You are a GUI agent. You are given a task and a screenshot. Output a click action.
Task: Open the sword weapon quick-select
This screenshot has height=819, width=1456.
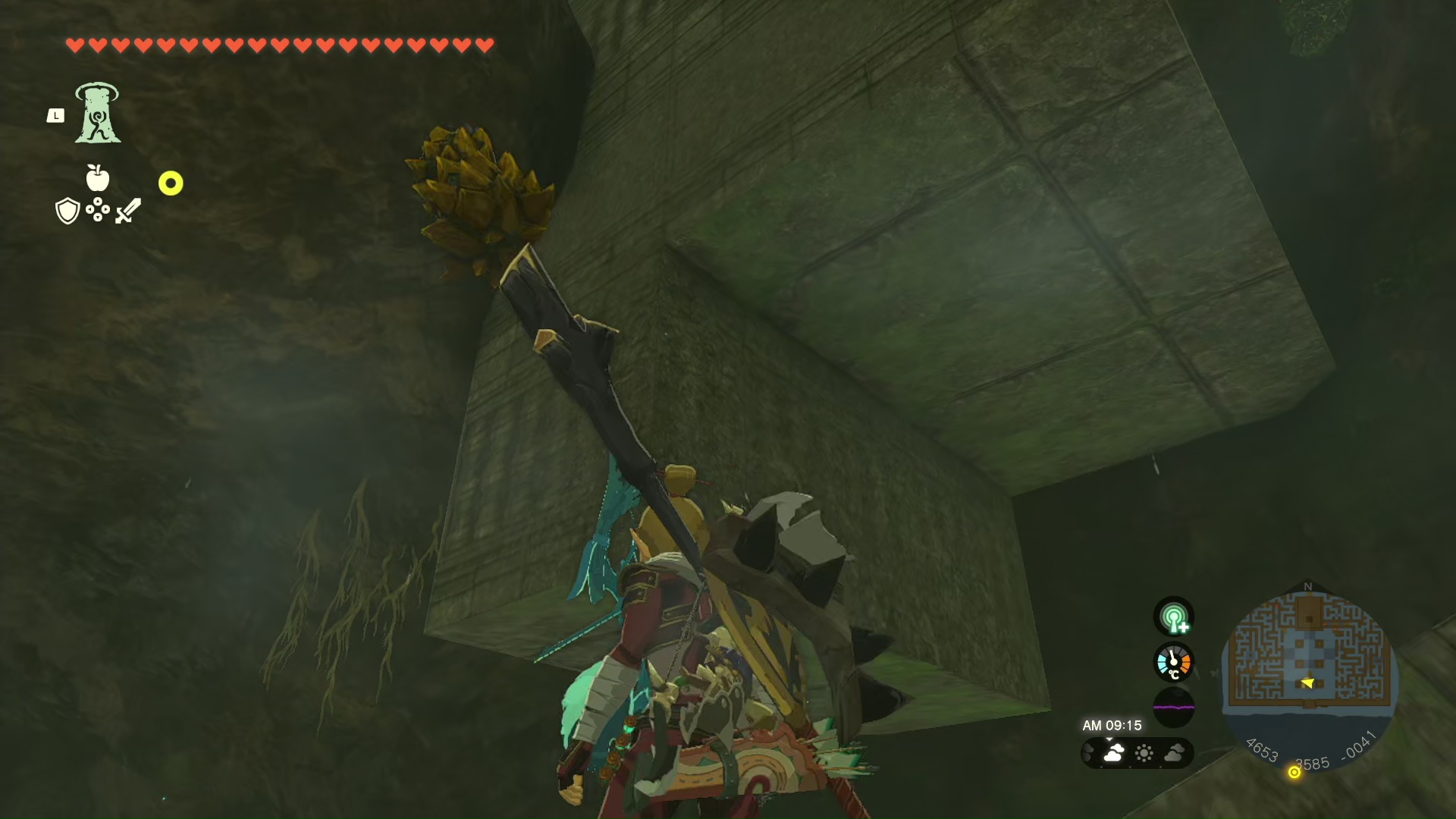pyautogui.click(x=128, y=211)
